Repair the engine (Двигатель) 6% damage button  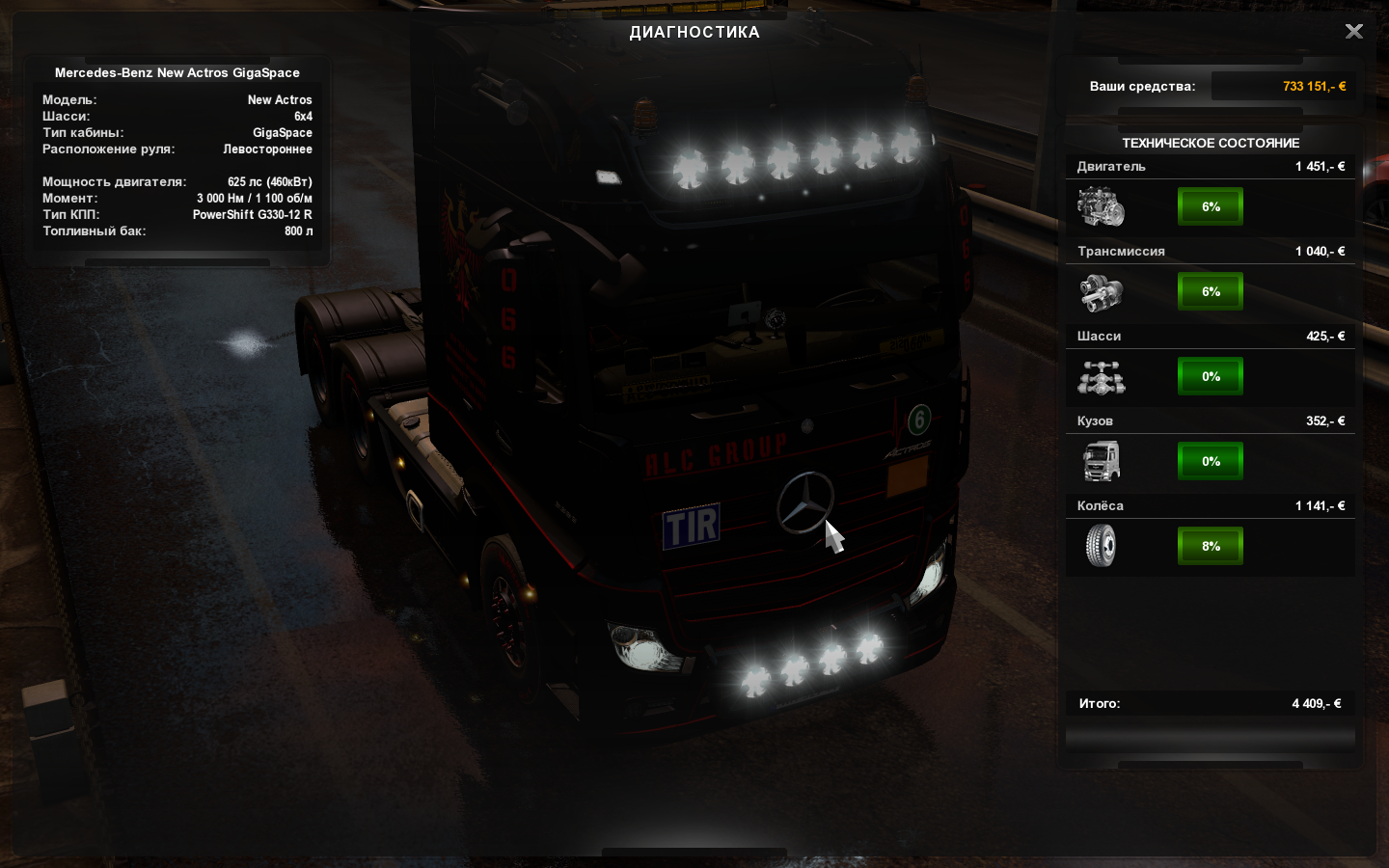coord(1211,206)
